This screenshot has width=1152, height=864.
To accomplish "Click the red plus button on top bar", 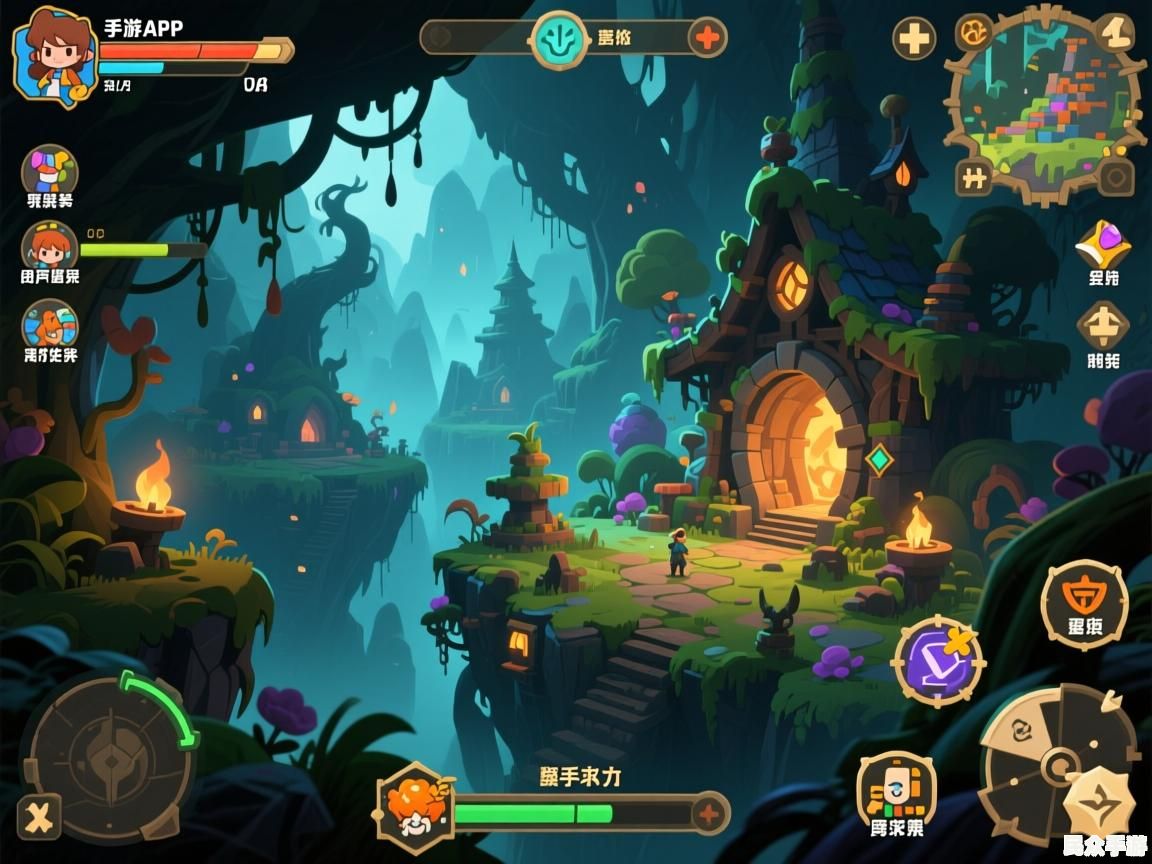I will tap(707, 39).
